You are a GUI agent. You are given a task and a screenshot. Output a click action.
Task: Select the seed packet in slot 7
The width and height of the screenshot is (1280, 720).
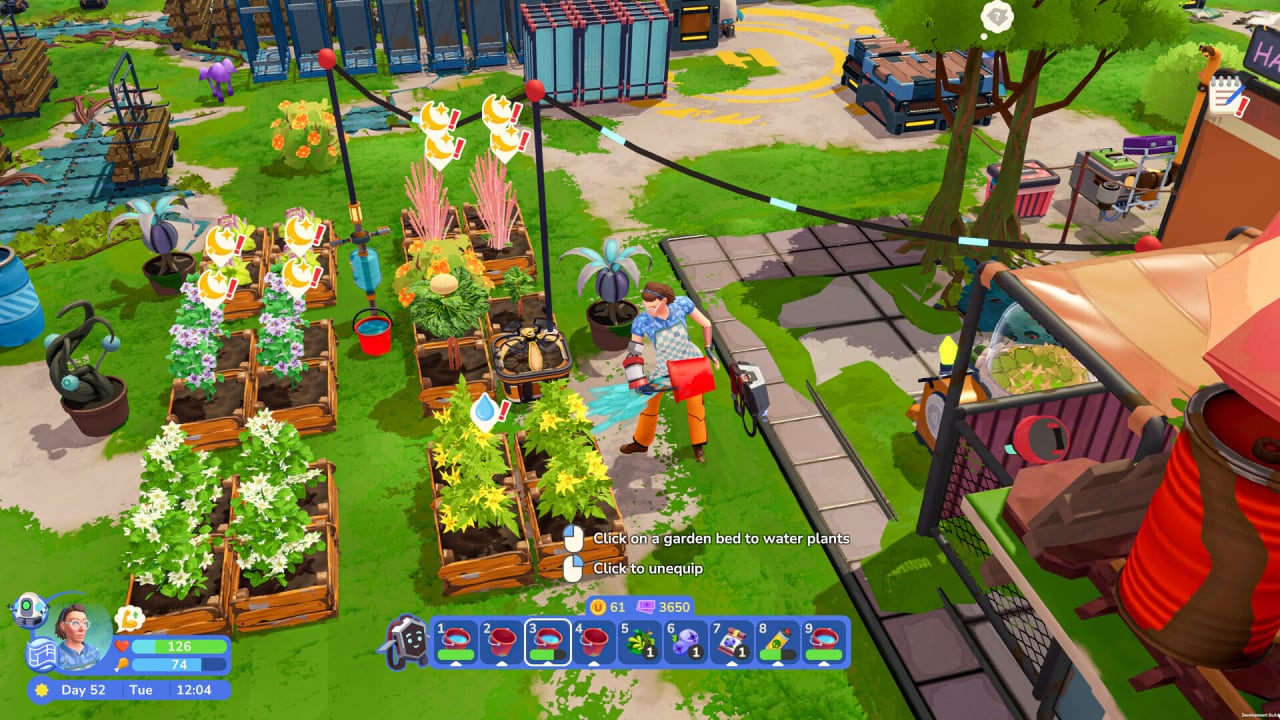pyautogui.click(x=732, y=641)
